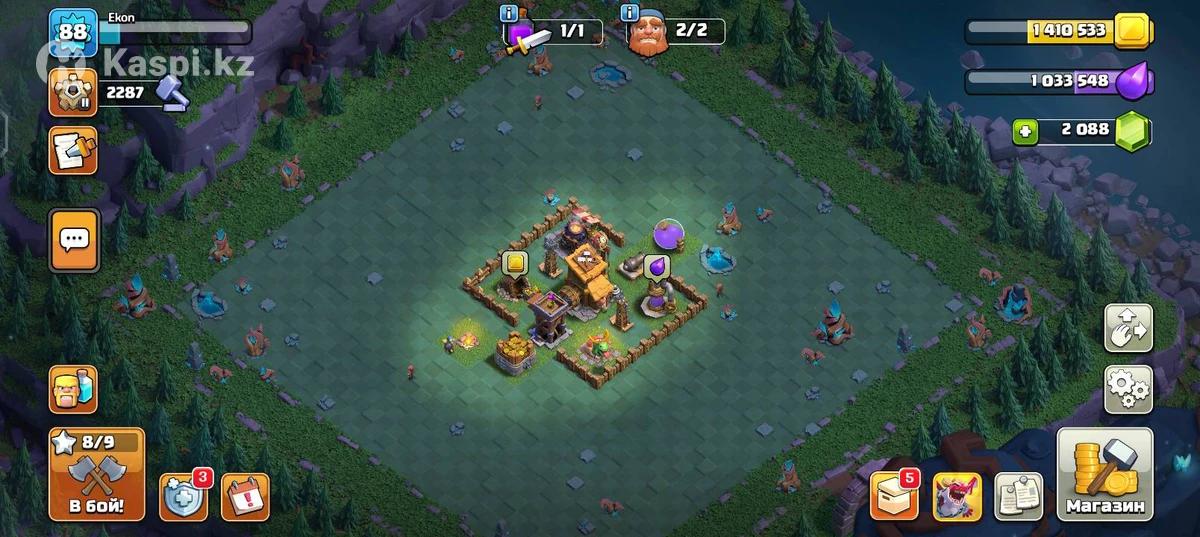Show info on the 1/1 sword icon
Viewport: 1200px width, 537px height.
tap(510, 13)
